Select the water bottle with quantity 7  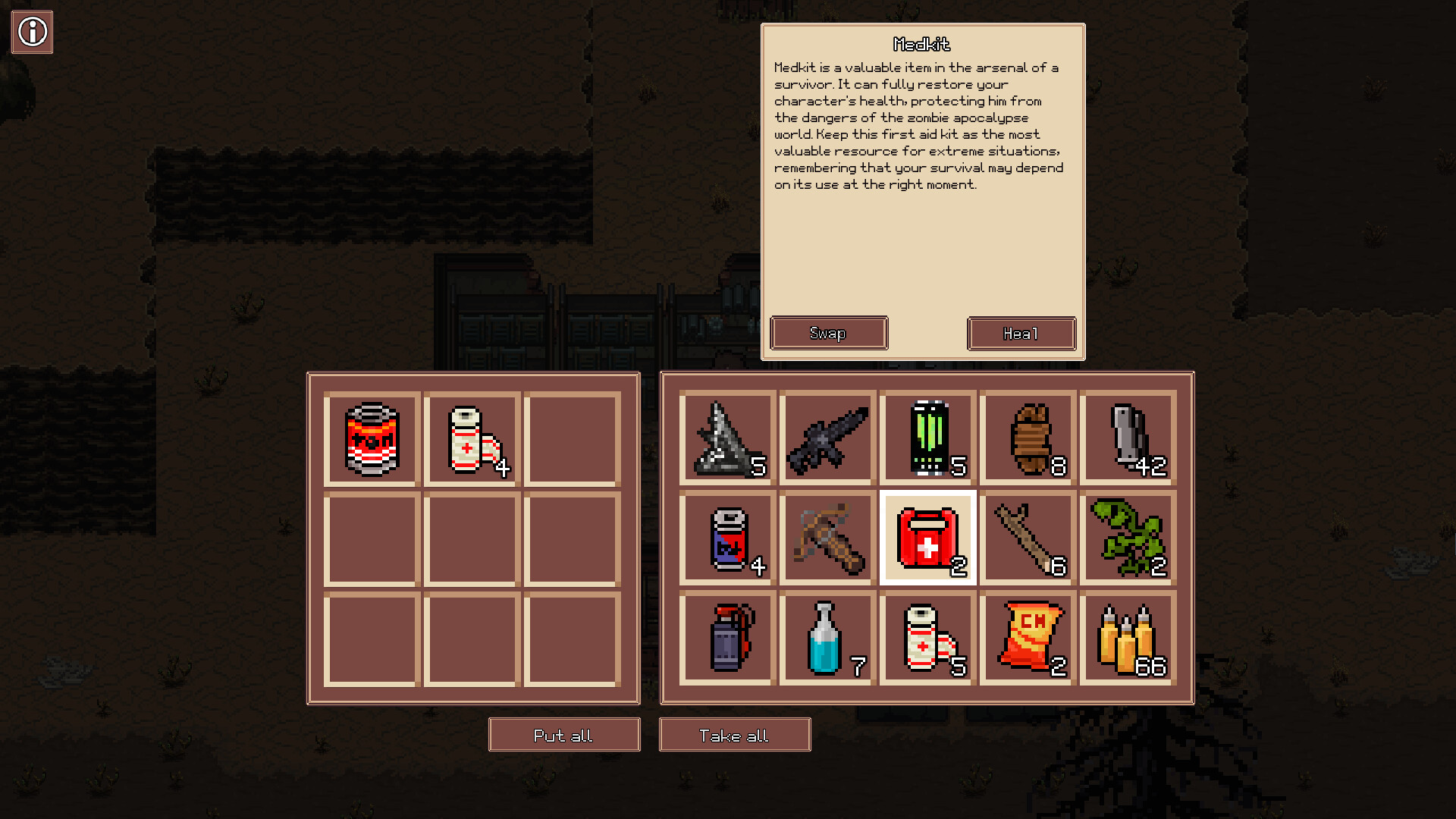(x=827, y=637)
